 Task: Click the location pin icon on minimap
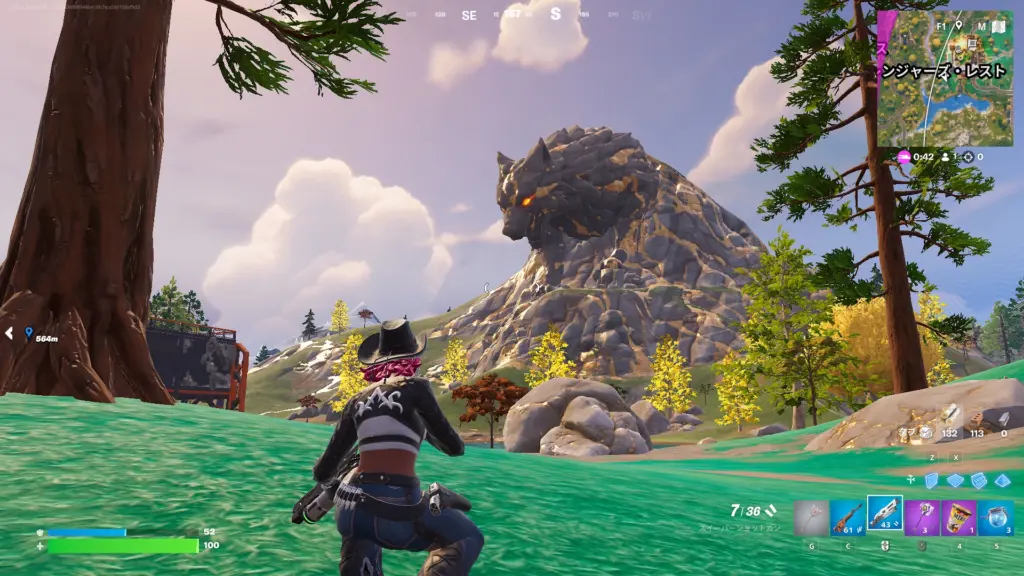[958, 24]
